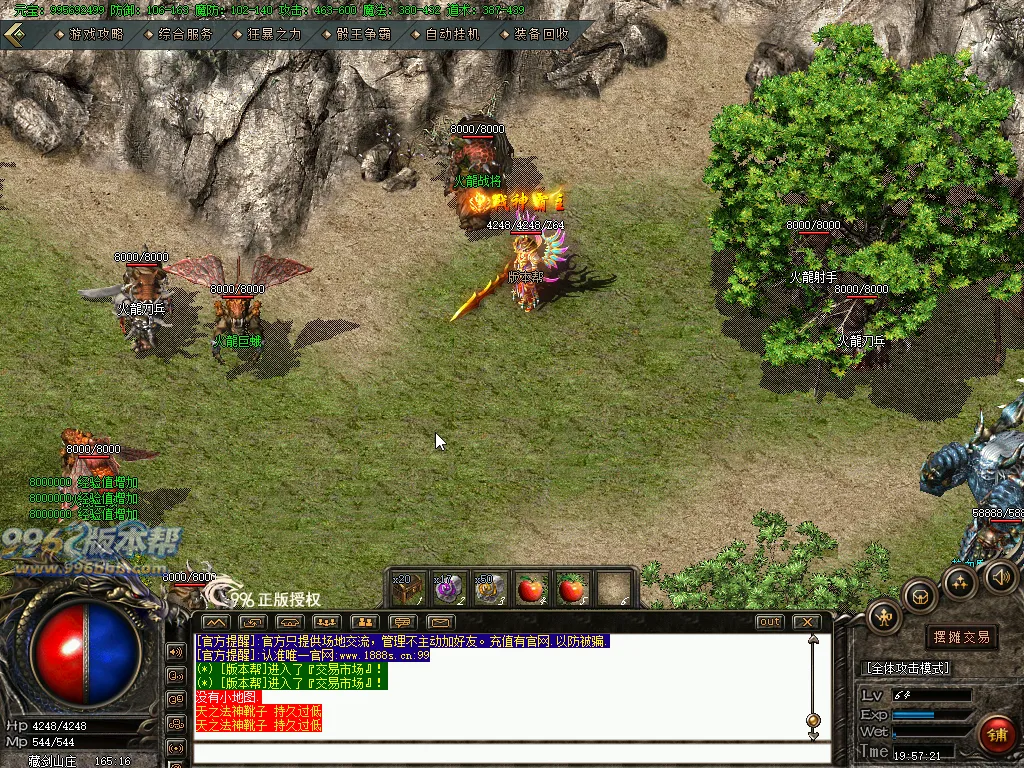Click the 摆摊交易 stall trade button
Image resolution: width=1024 pixels, height=768 pixels.
point(962,637)
